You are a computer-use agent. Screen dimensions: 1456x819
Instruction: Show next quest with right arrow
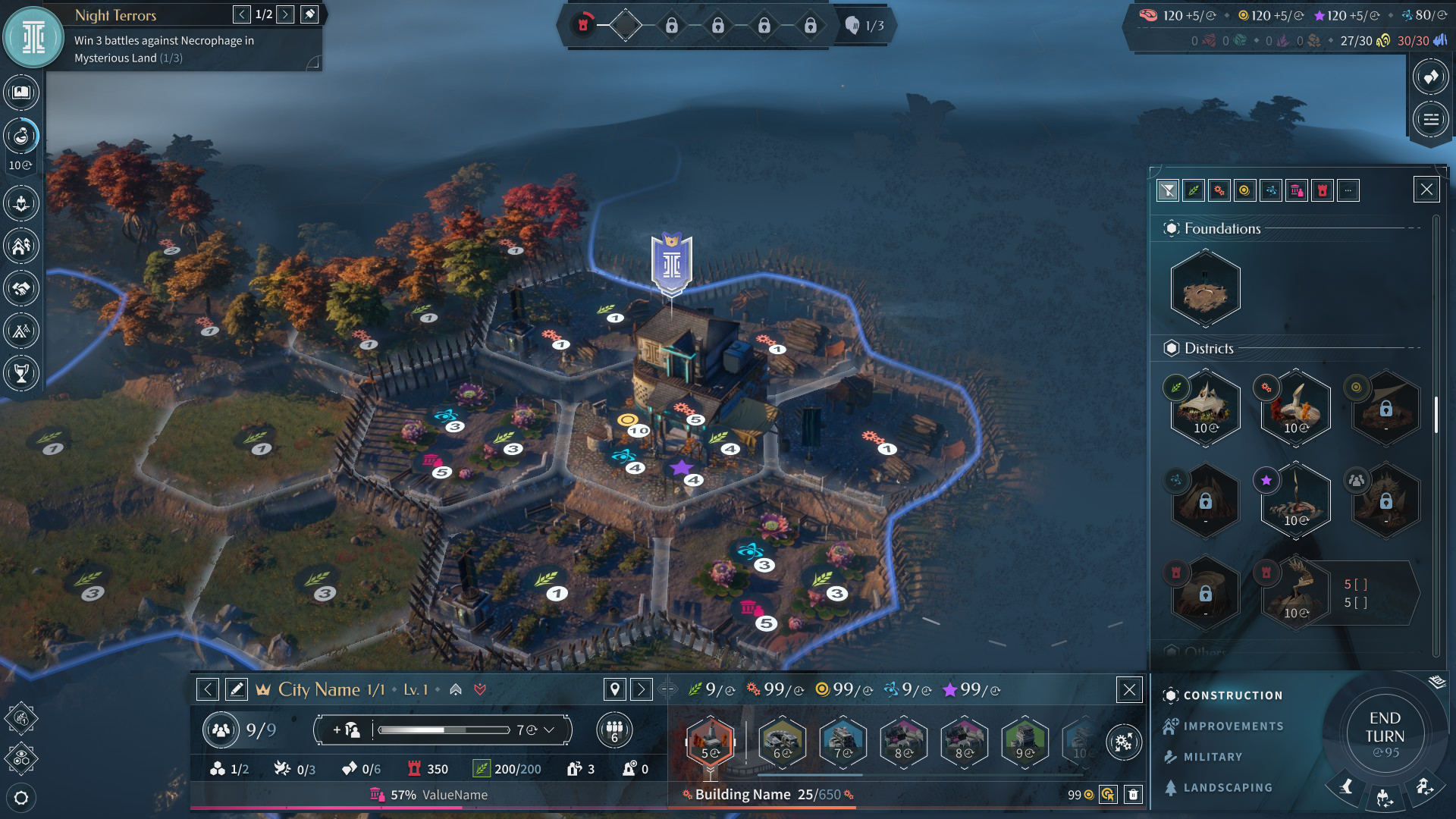tap(285, 14)
